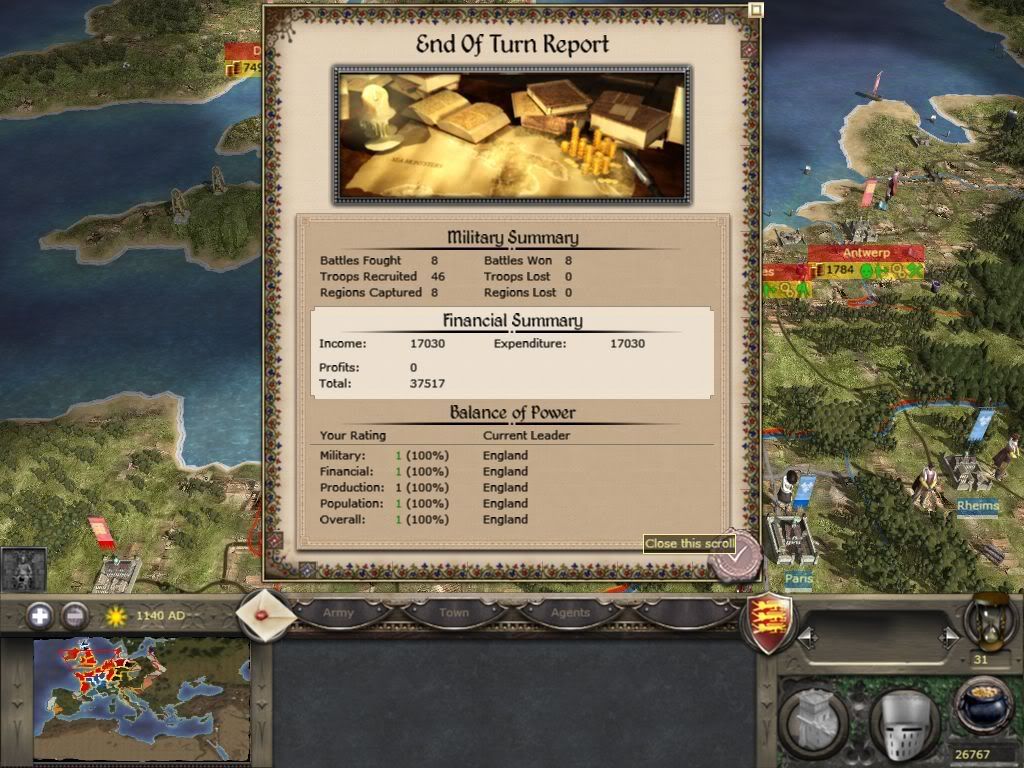Open the England faction shield overview
Image resolution: width=1024 pixels, height=768 pixels.
[771, 622]
